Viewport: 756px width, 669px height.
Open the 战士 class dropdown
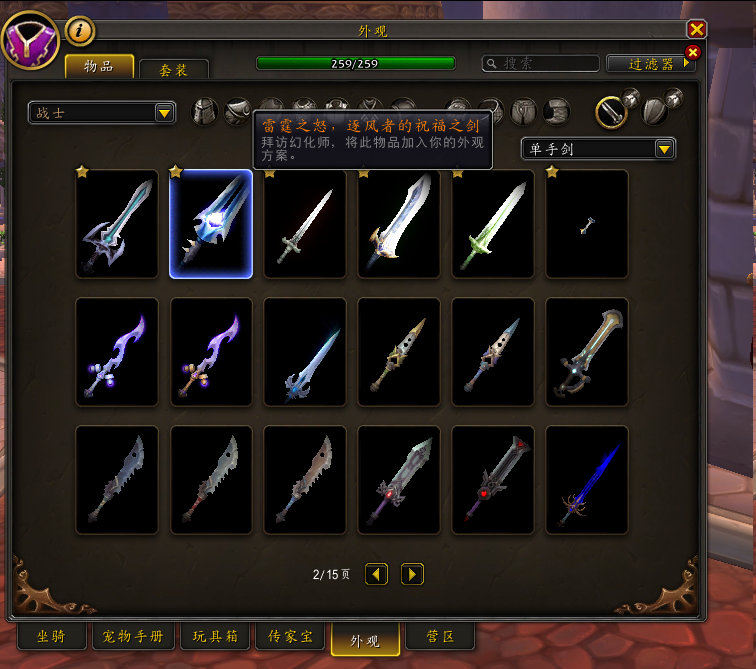(x=102, y=113)
